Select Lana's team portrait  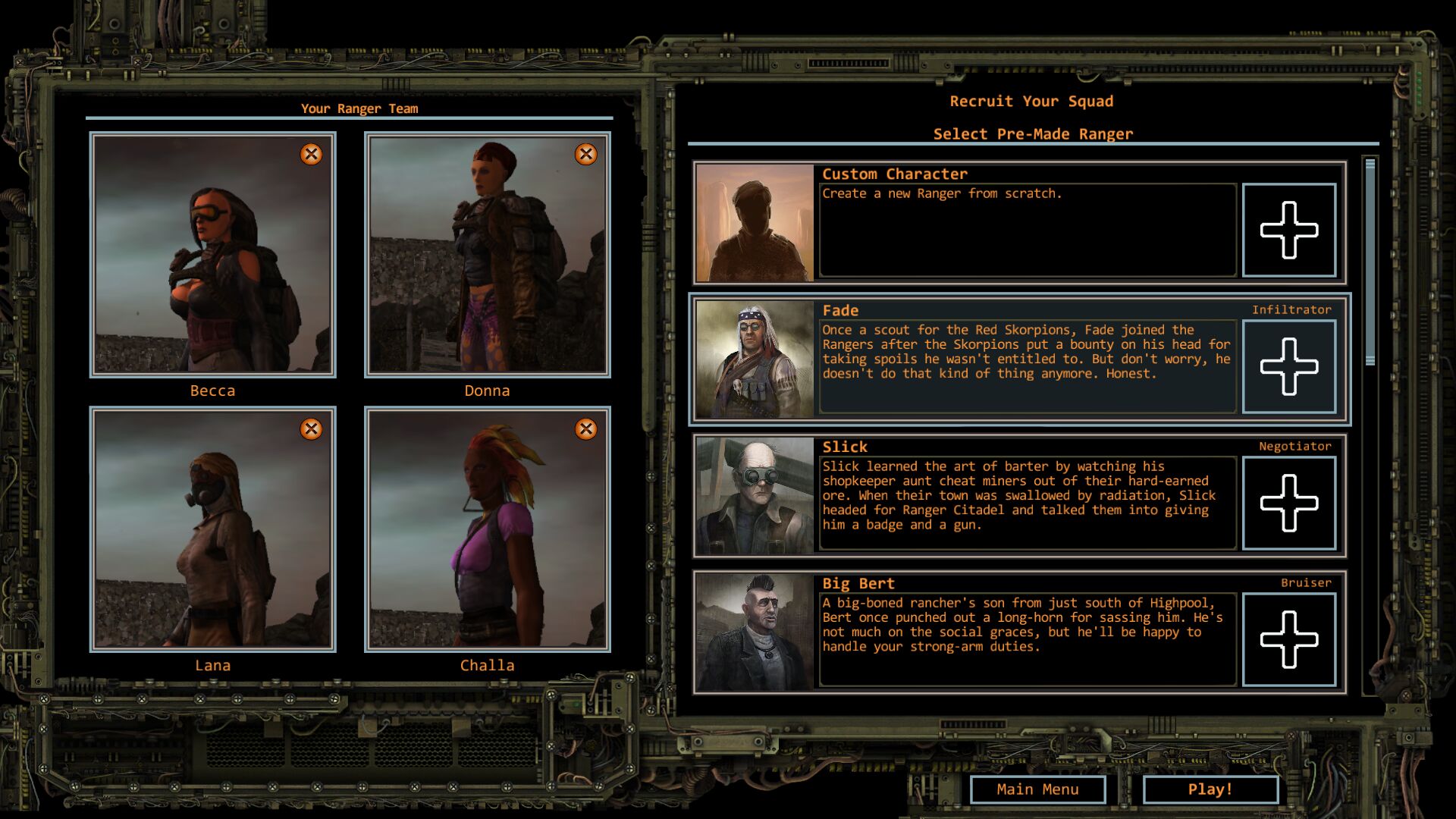click(x=212, y=529)
